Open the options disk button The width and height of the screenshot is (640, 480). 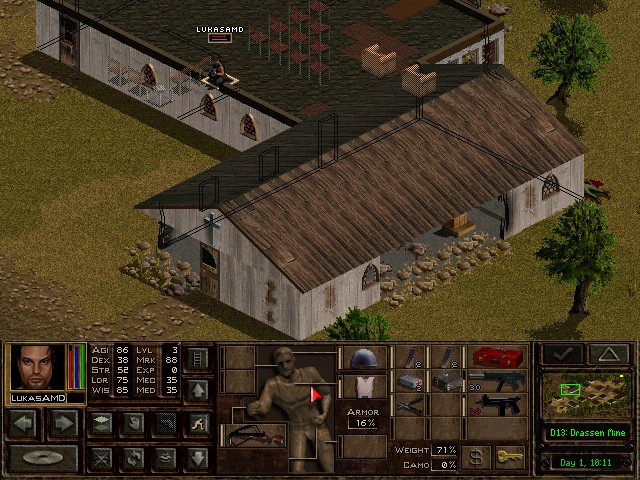42,459
